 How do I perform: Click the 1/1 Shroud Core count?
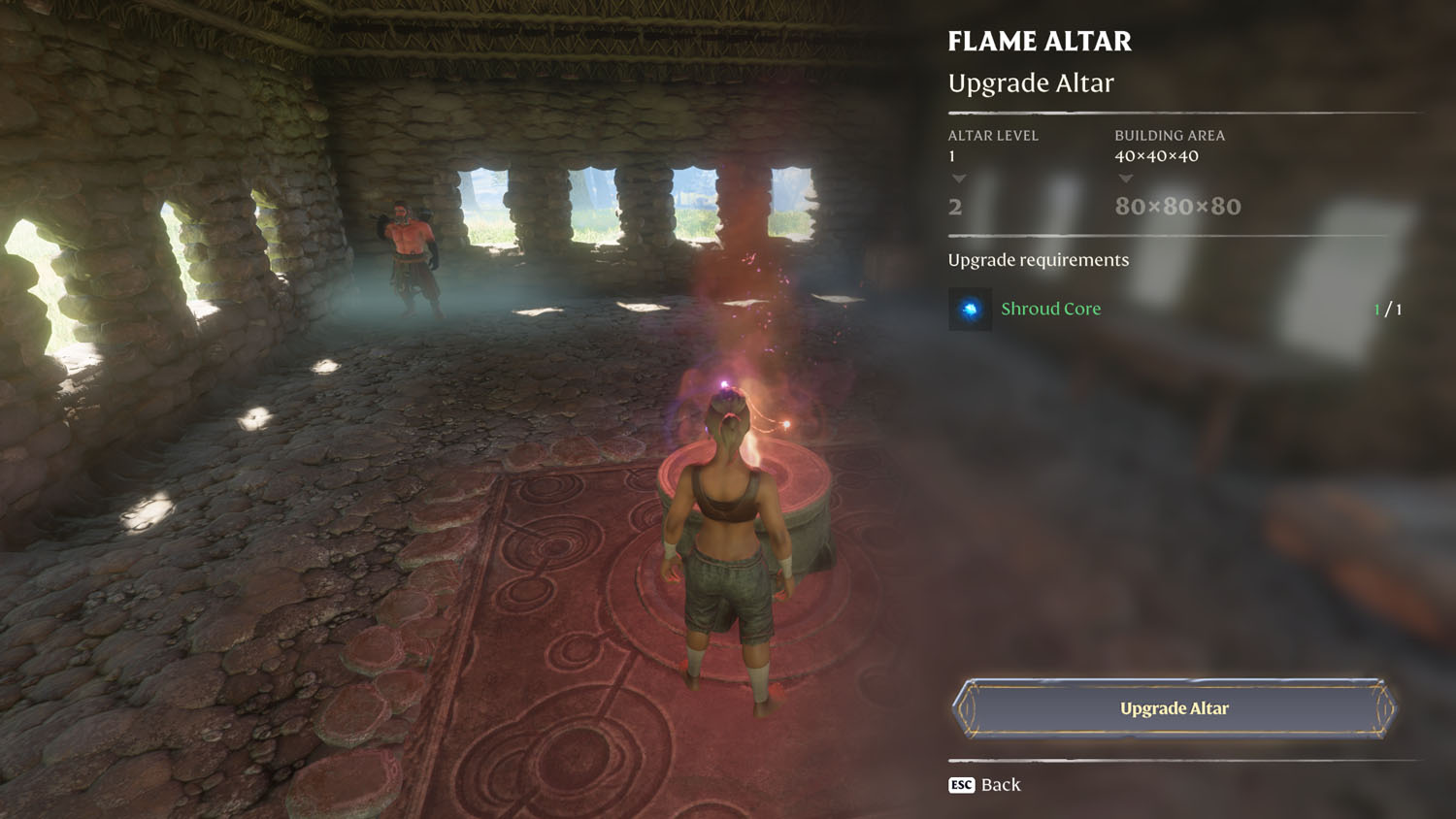(x=1388, y=309)
